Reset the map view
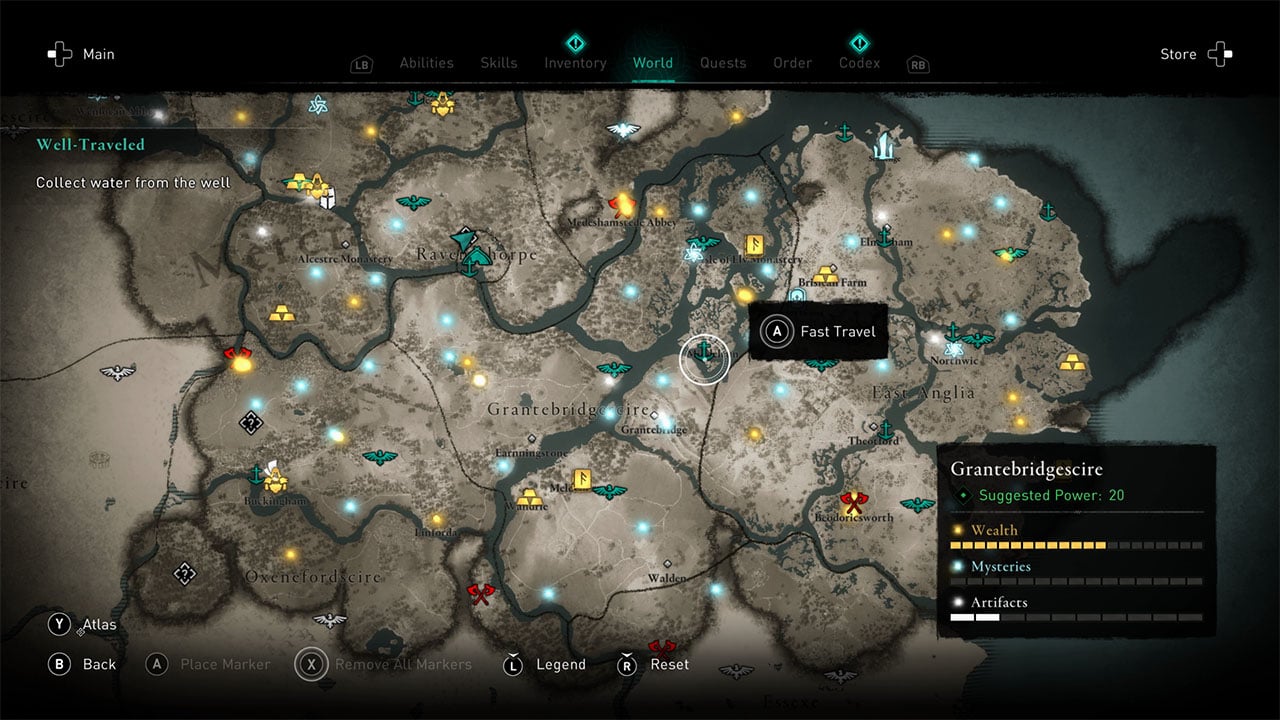 (655, 664)
